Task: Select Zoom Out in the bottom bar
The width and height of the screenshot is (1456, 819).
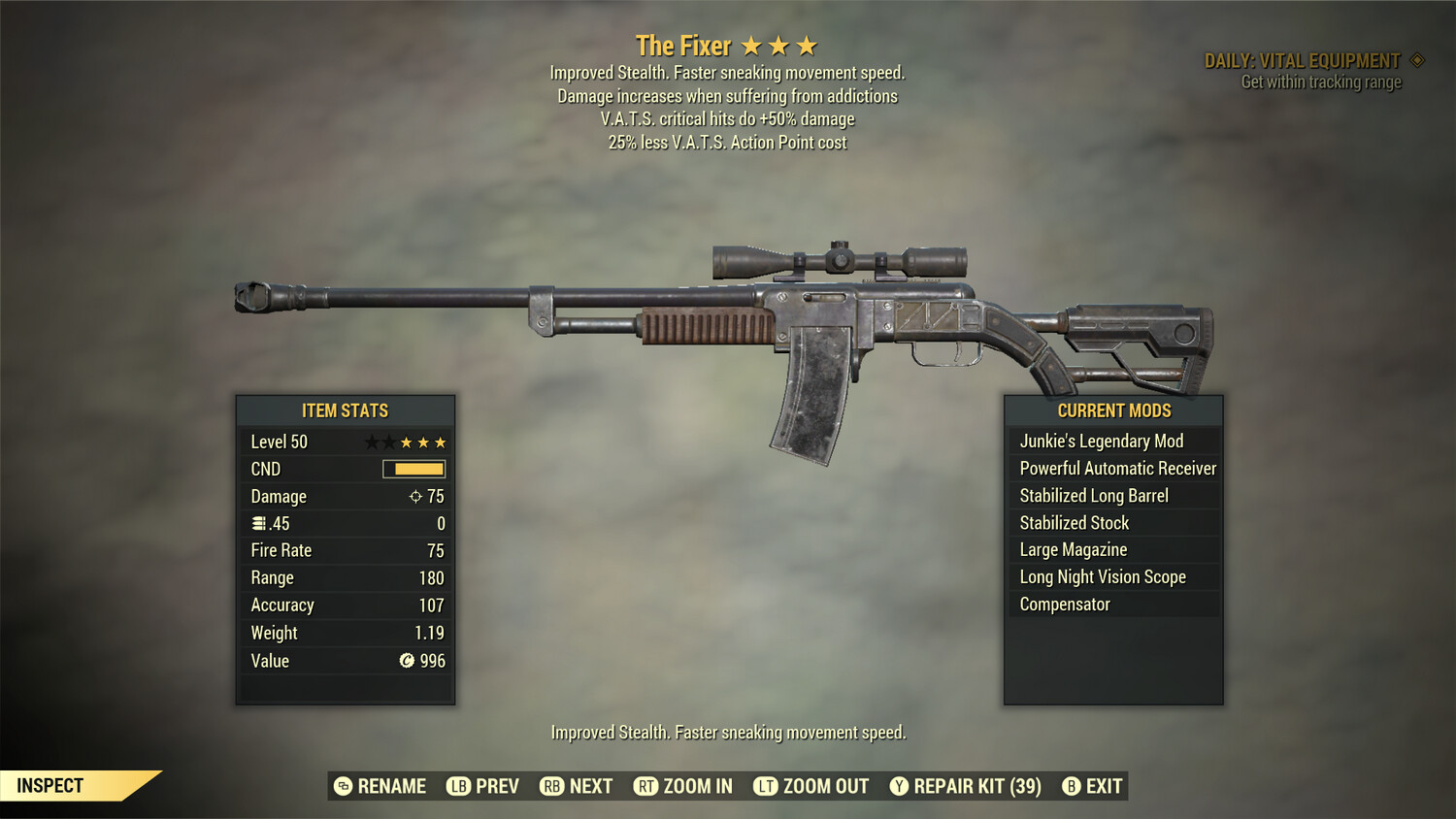Action: pos(811,786)
